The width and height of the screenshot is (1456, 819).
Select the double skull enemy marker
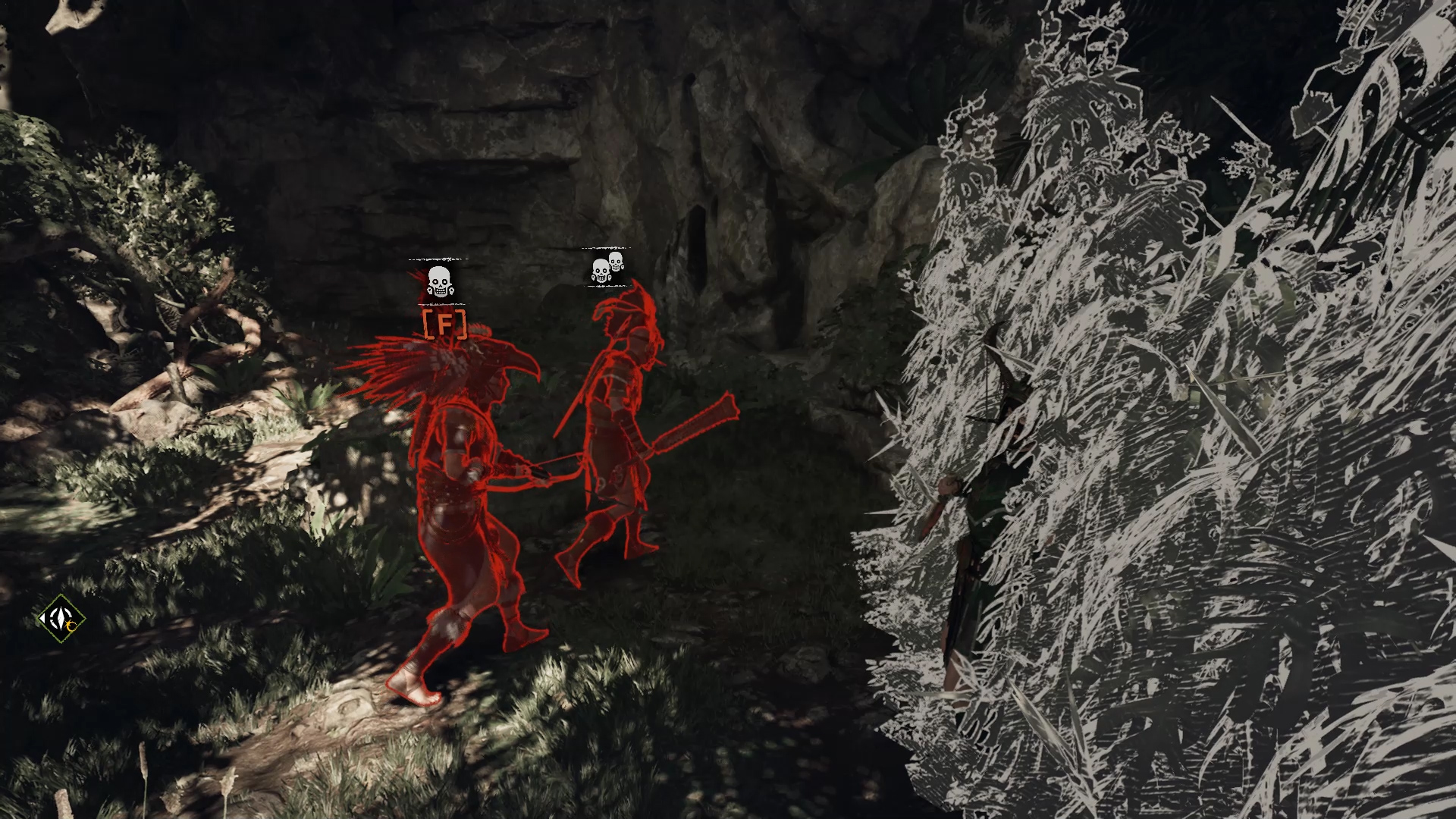[607, 268]
